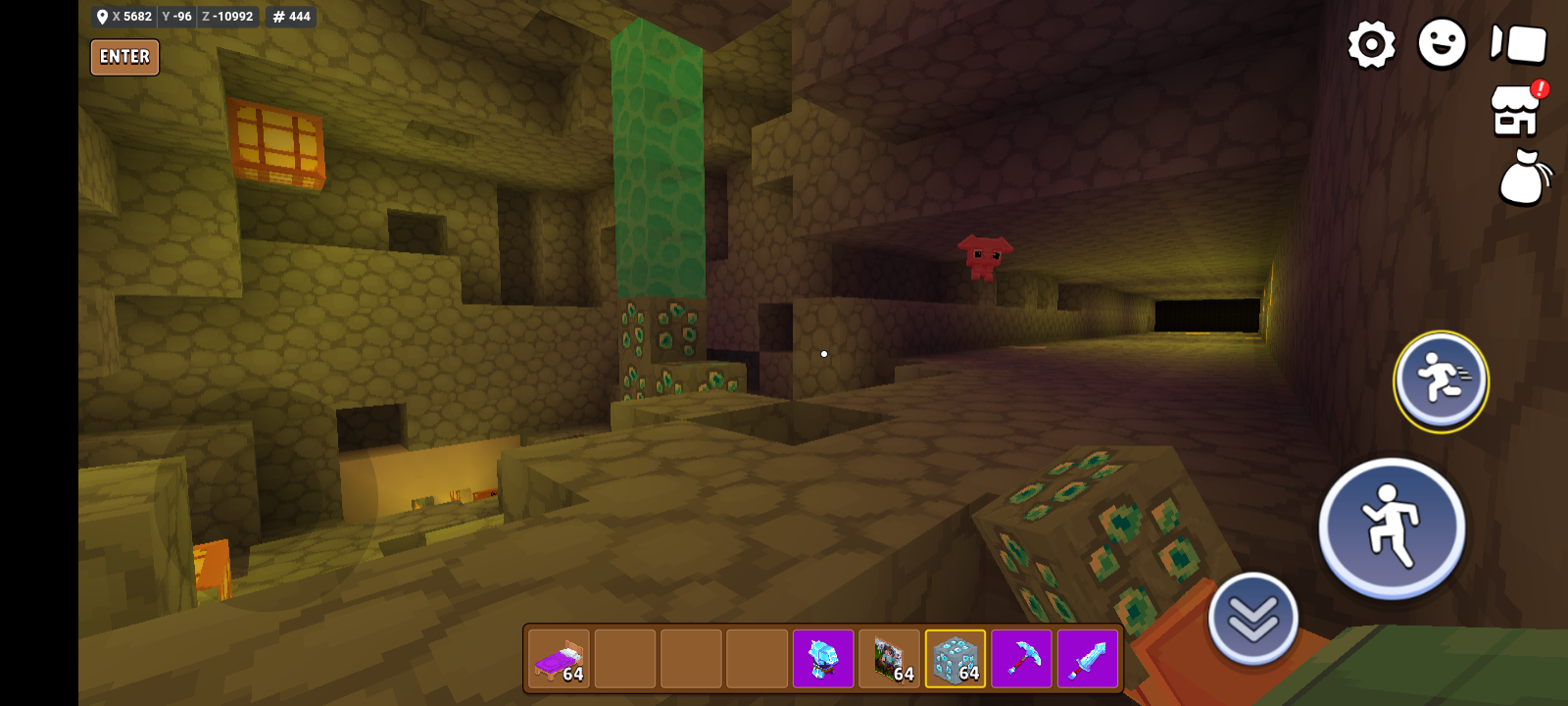Choose the painting item slot

(890, 658)
